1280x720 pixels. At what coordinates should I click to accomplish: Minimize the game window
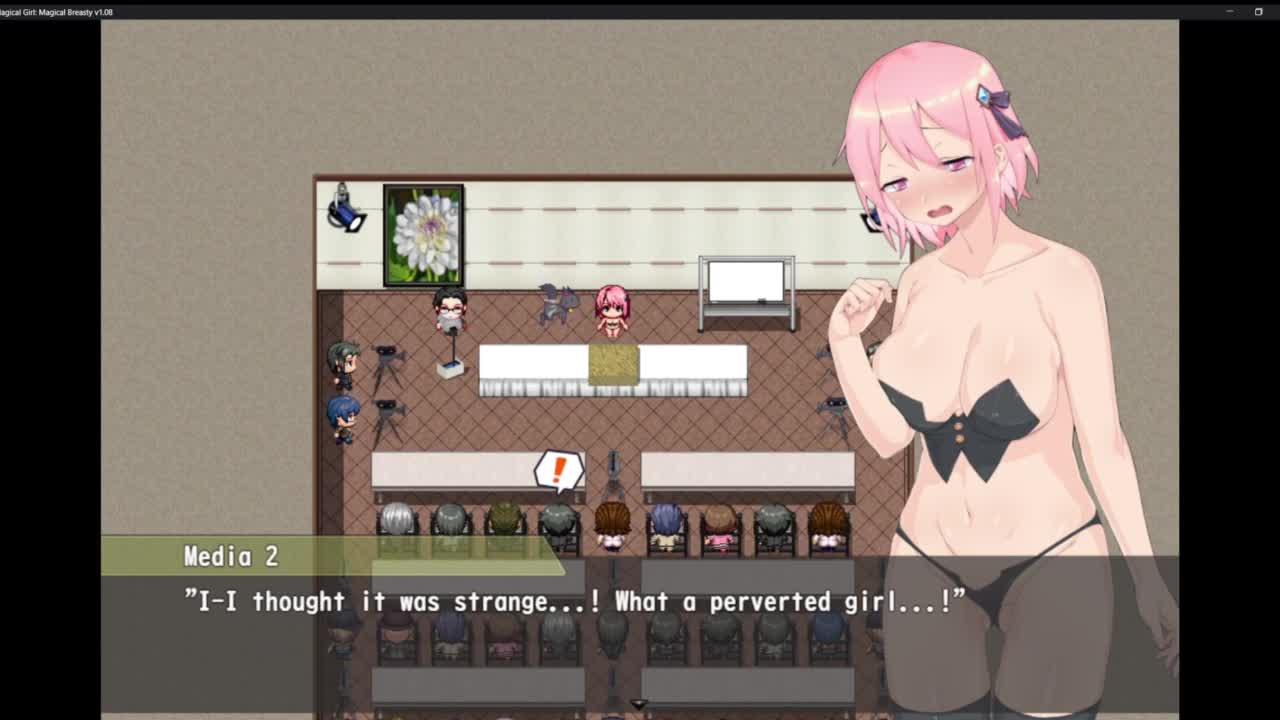[1229, 12]
